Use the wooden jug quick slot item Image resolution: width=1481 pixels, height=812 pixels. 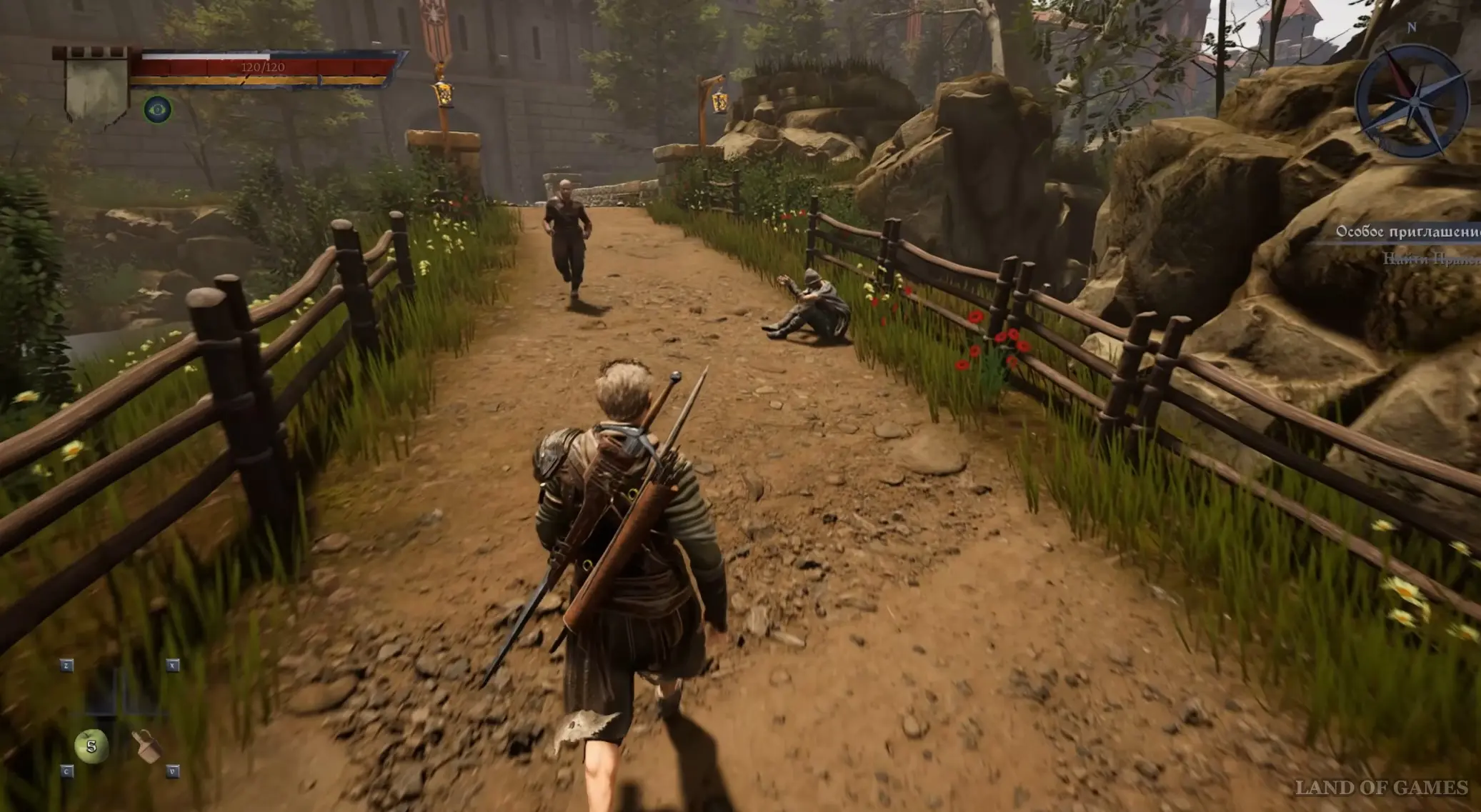(146, 746)
